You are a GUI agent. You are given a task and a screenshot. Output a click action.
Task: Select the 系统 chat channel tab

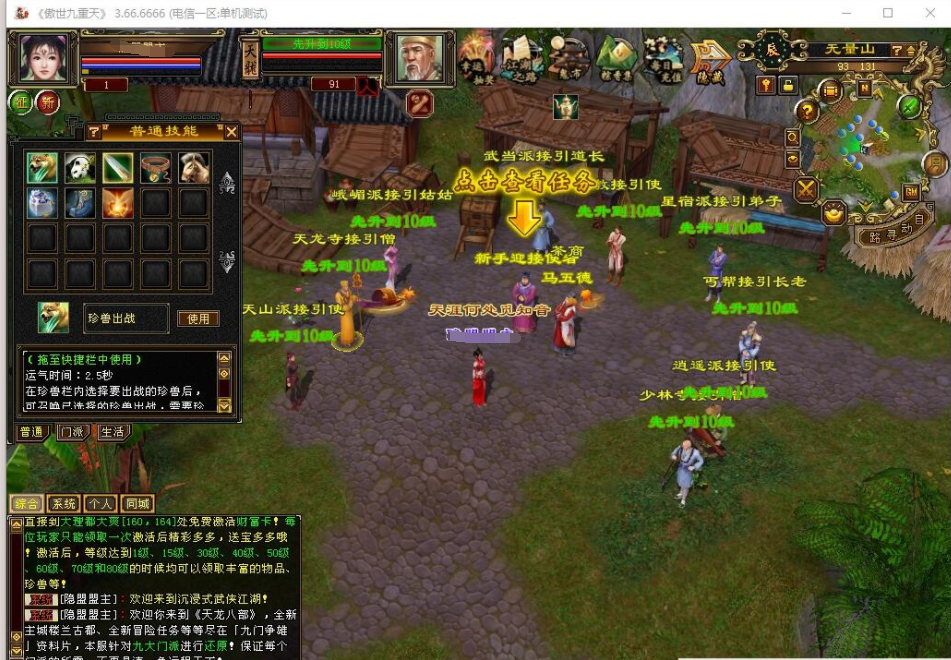[64, 503]
